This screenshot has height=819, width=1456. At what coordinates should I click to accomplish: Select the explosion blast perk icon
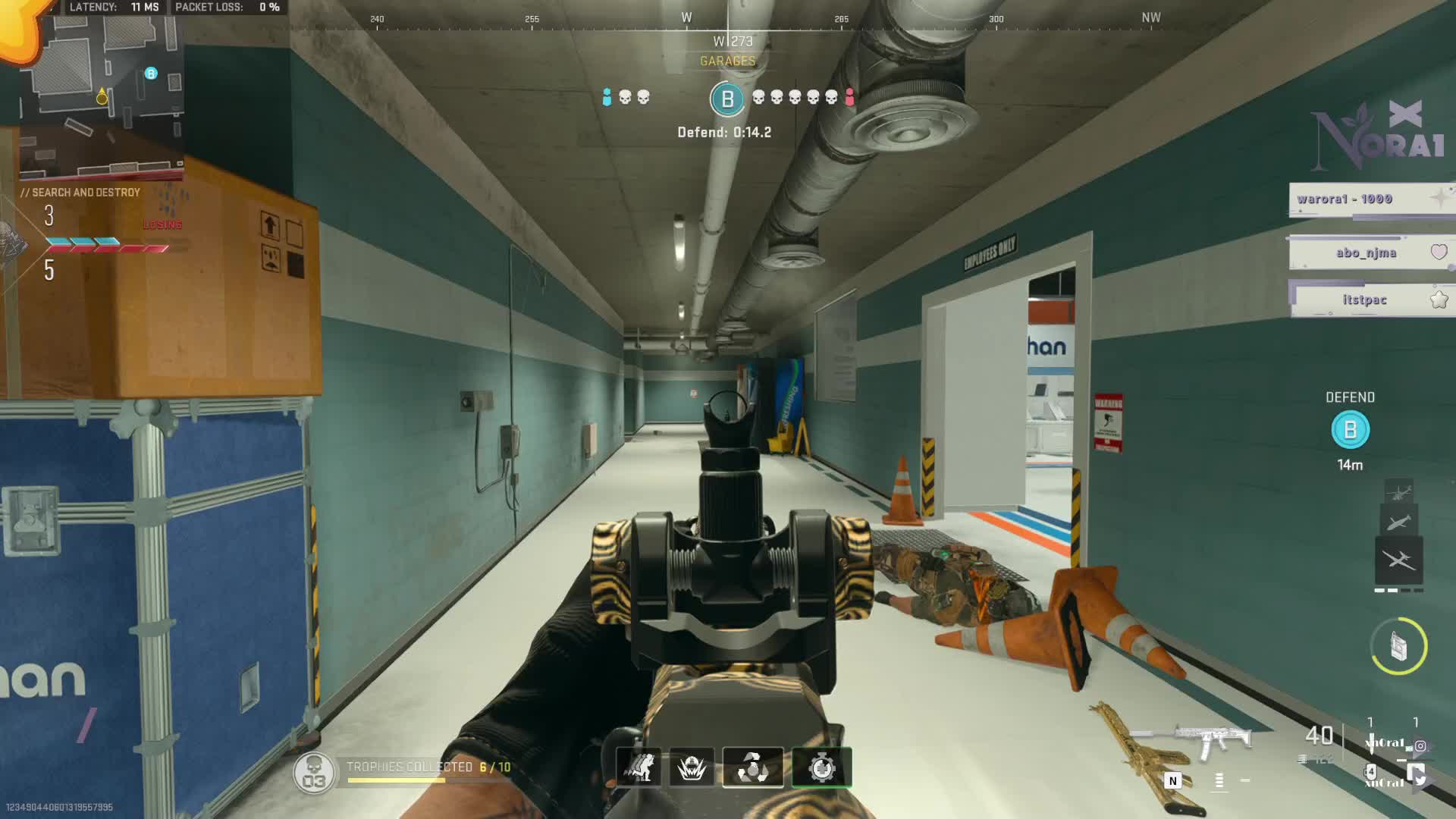click(692, 767)
